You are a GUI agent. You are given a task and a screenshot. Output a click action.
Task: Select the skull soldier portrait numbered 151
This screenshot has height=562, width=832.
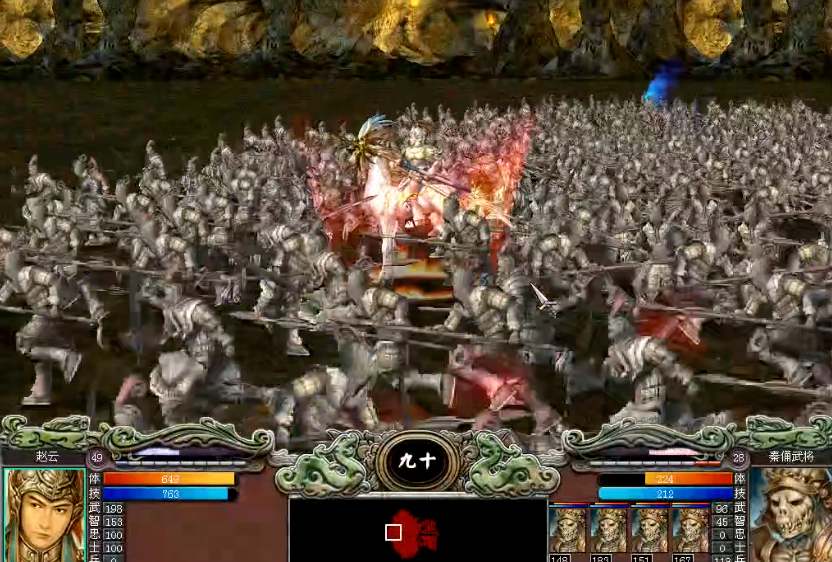click(x=649, y=530)
